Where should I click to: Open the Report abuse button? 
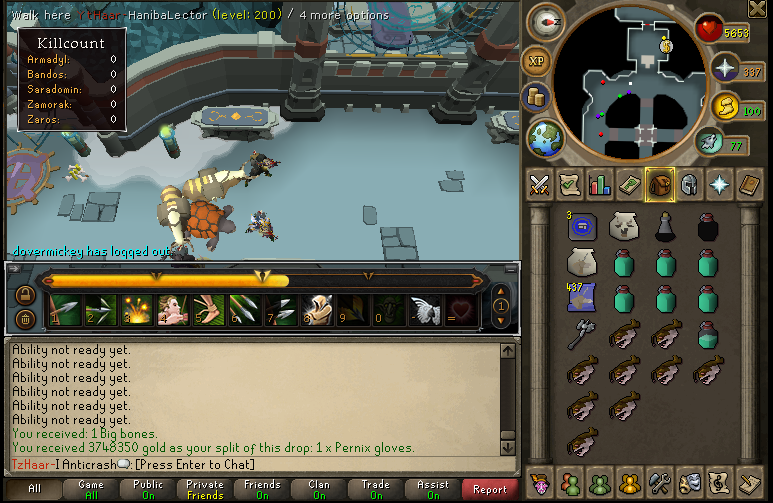[x=490, y=489]
